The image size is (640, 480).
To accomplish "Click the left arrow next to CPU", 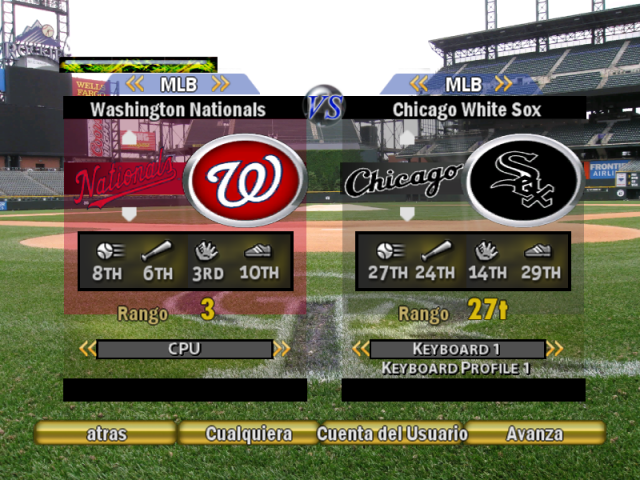I will click(88, 349).
